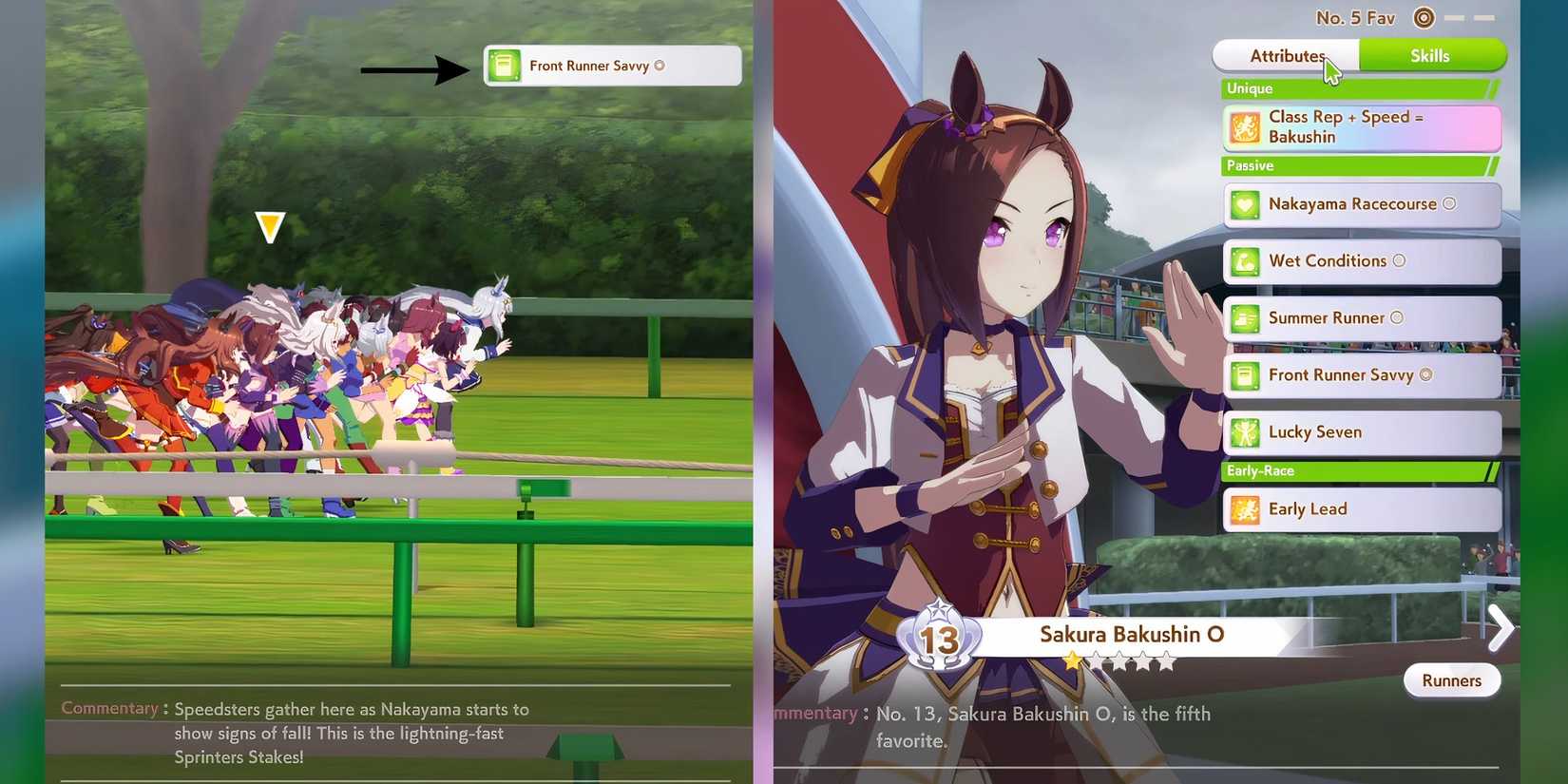Toggle the info circle next to Nakayama Racecourse

click(1449, 202)
